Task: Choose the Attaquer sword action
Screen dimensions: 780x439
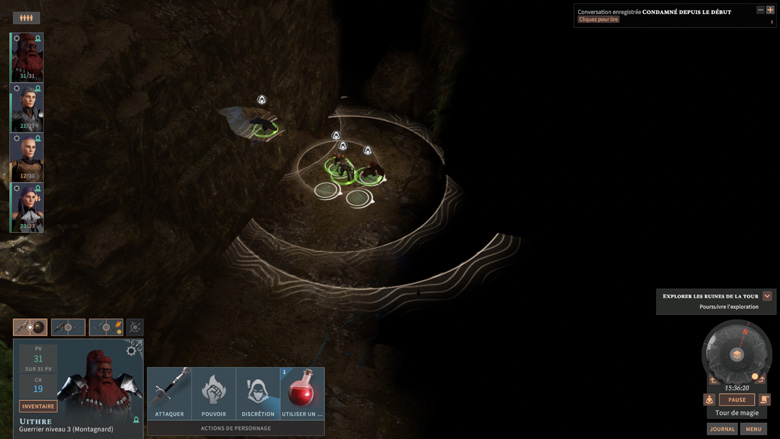Action: [170, 392]
